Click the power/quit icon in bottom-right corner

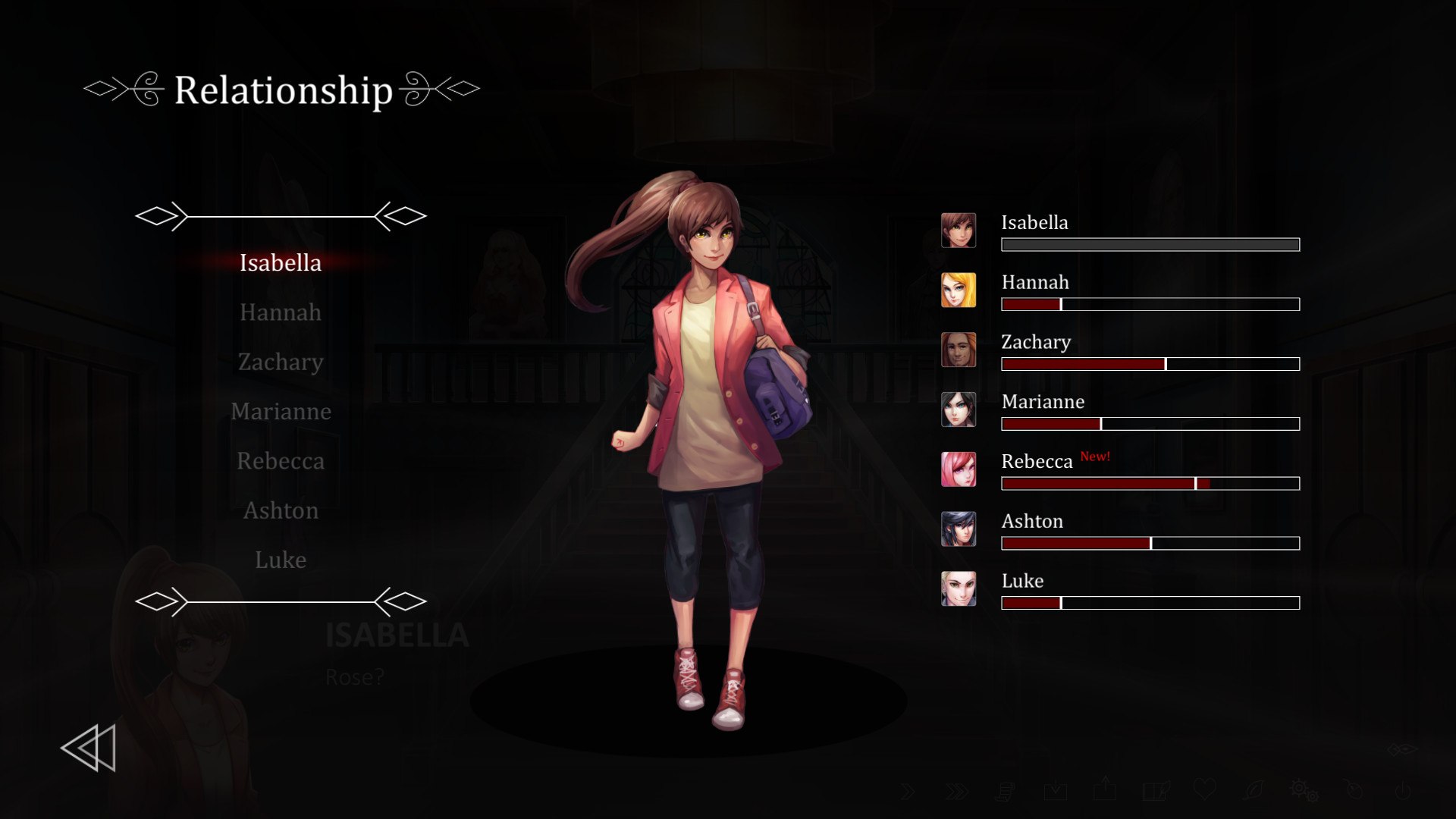1401,791
